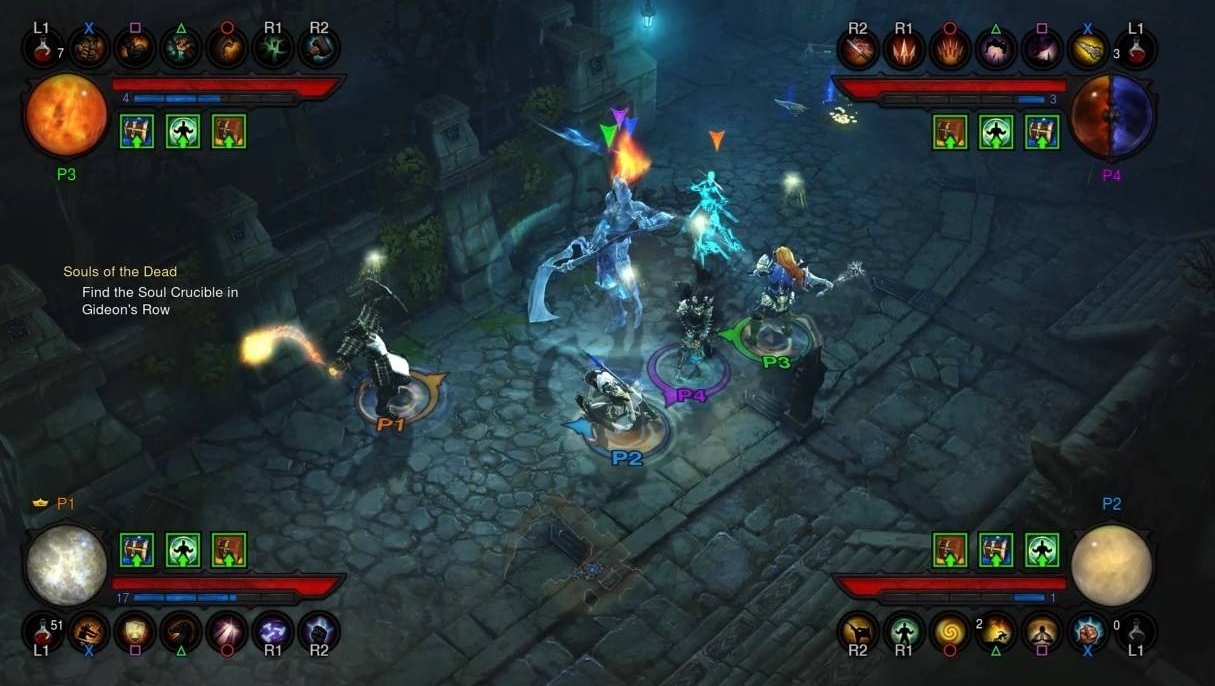Click P4's red health potion icon

1135,48
